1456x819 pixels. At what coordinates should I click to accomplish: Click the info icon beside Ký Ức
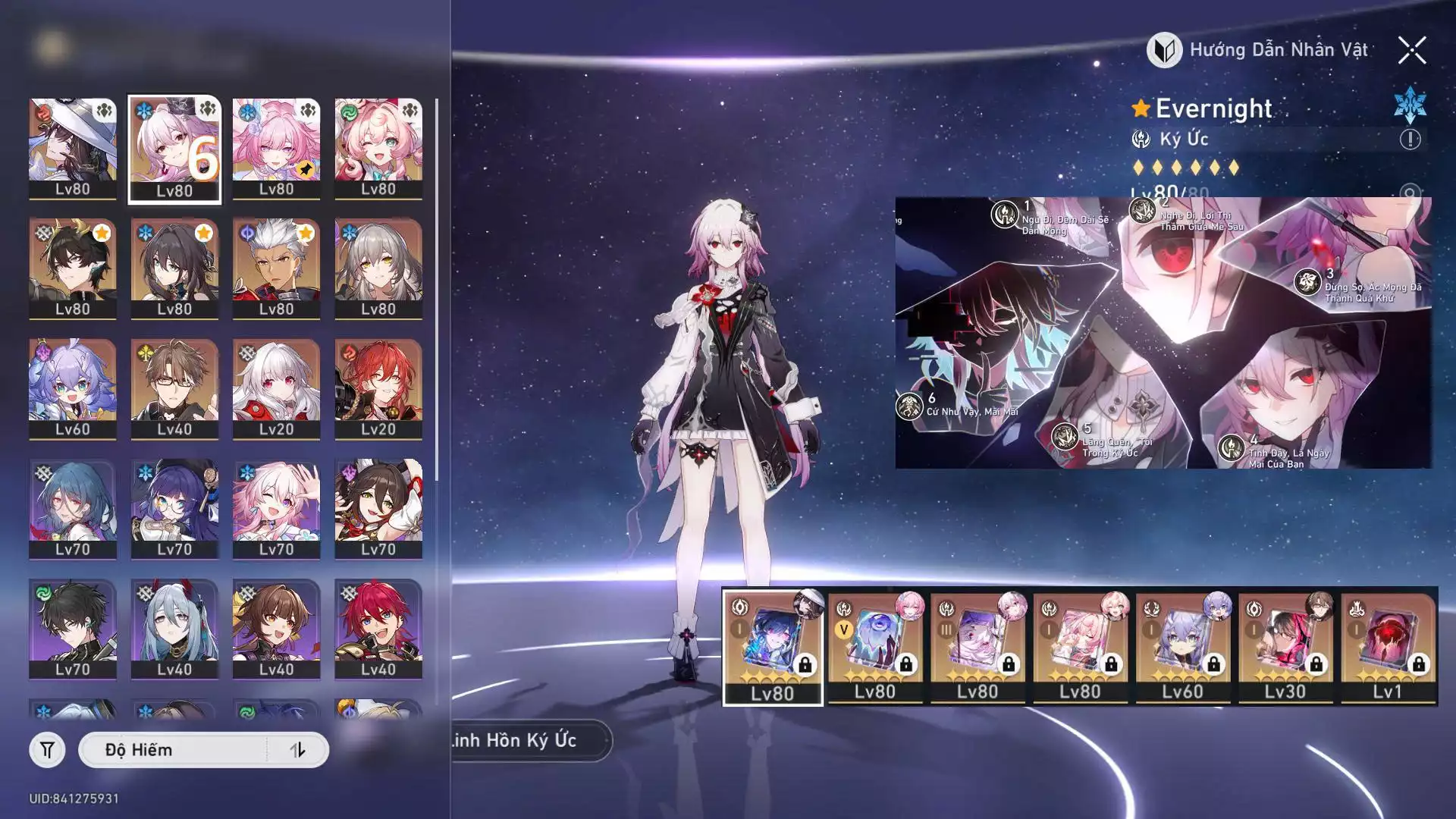coord(1410,140)
